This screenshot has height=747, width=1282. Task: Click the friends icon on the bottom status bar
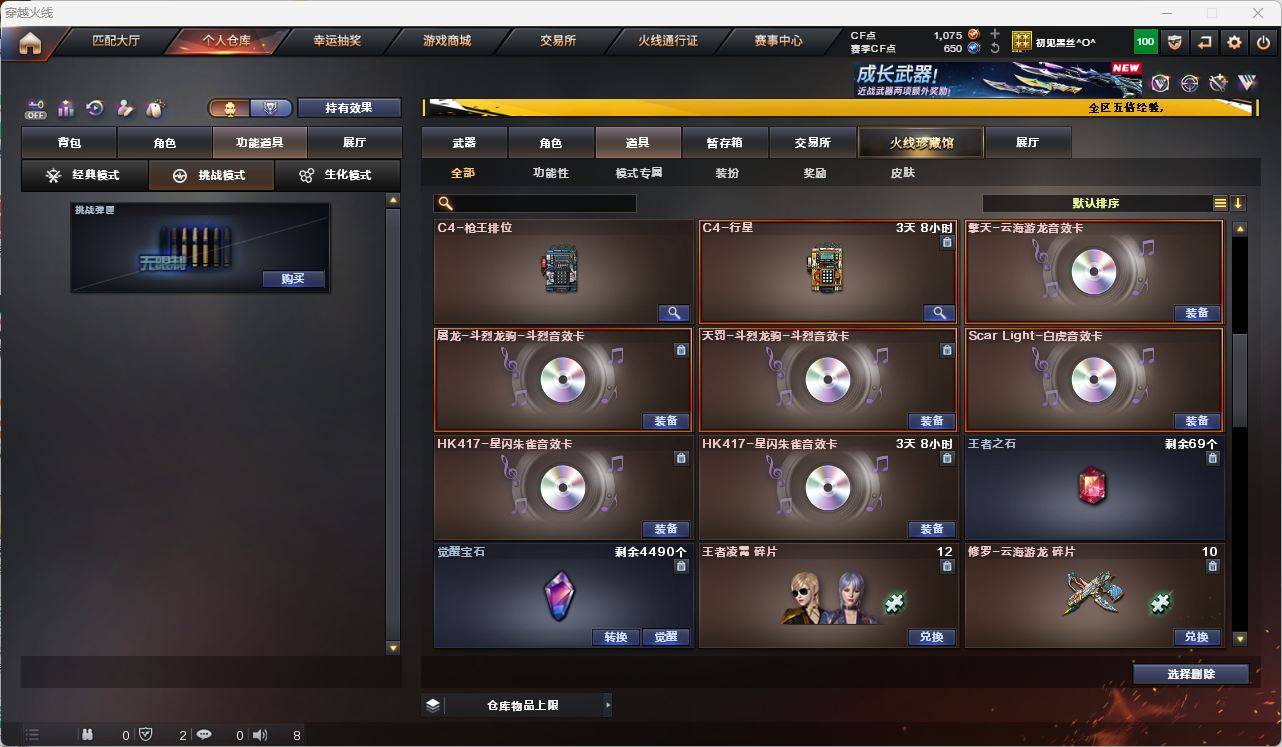pos(86,734)
